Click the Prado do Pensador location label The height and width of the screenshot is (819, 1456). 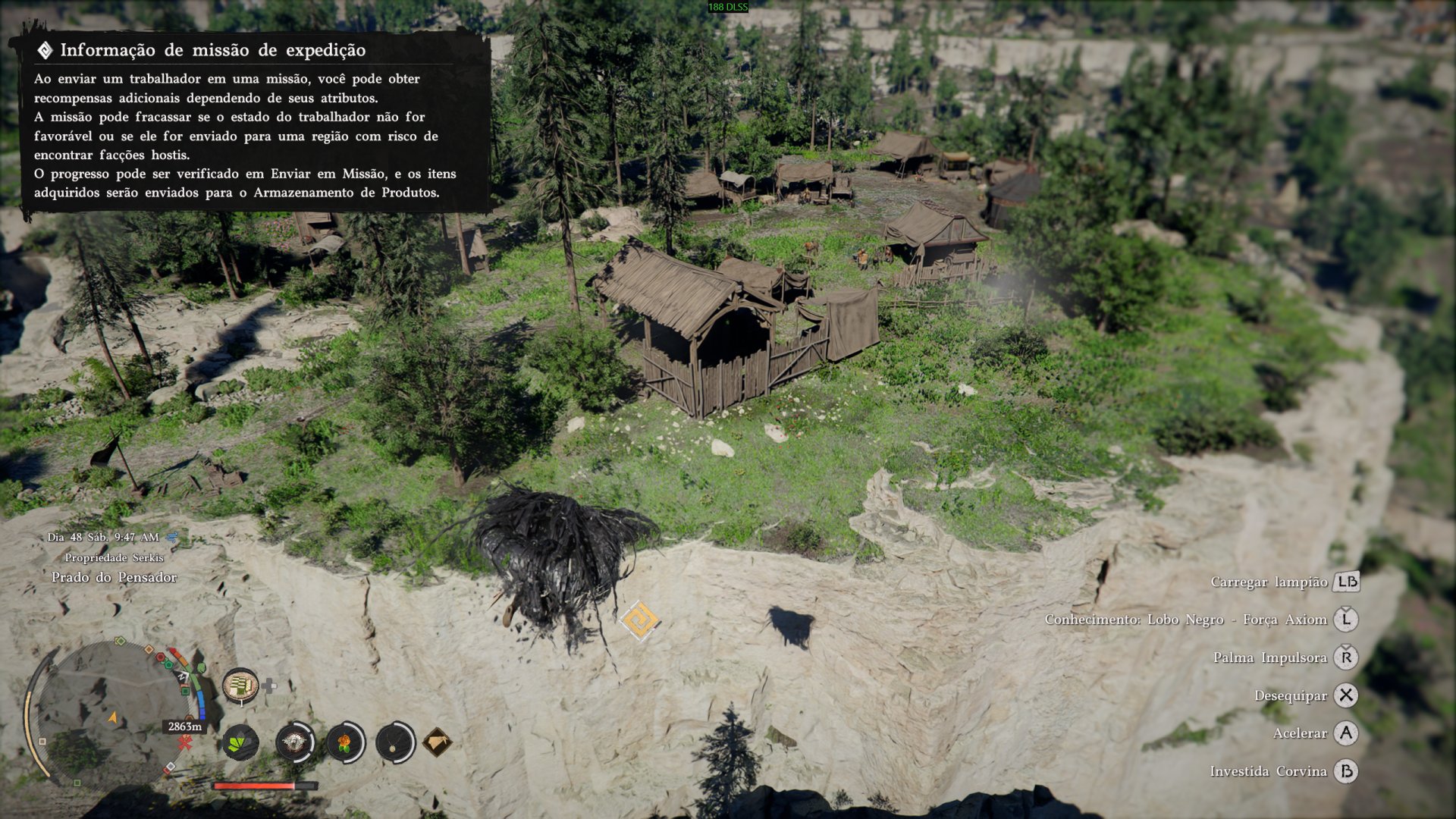[114, 577]
